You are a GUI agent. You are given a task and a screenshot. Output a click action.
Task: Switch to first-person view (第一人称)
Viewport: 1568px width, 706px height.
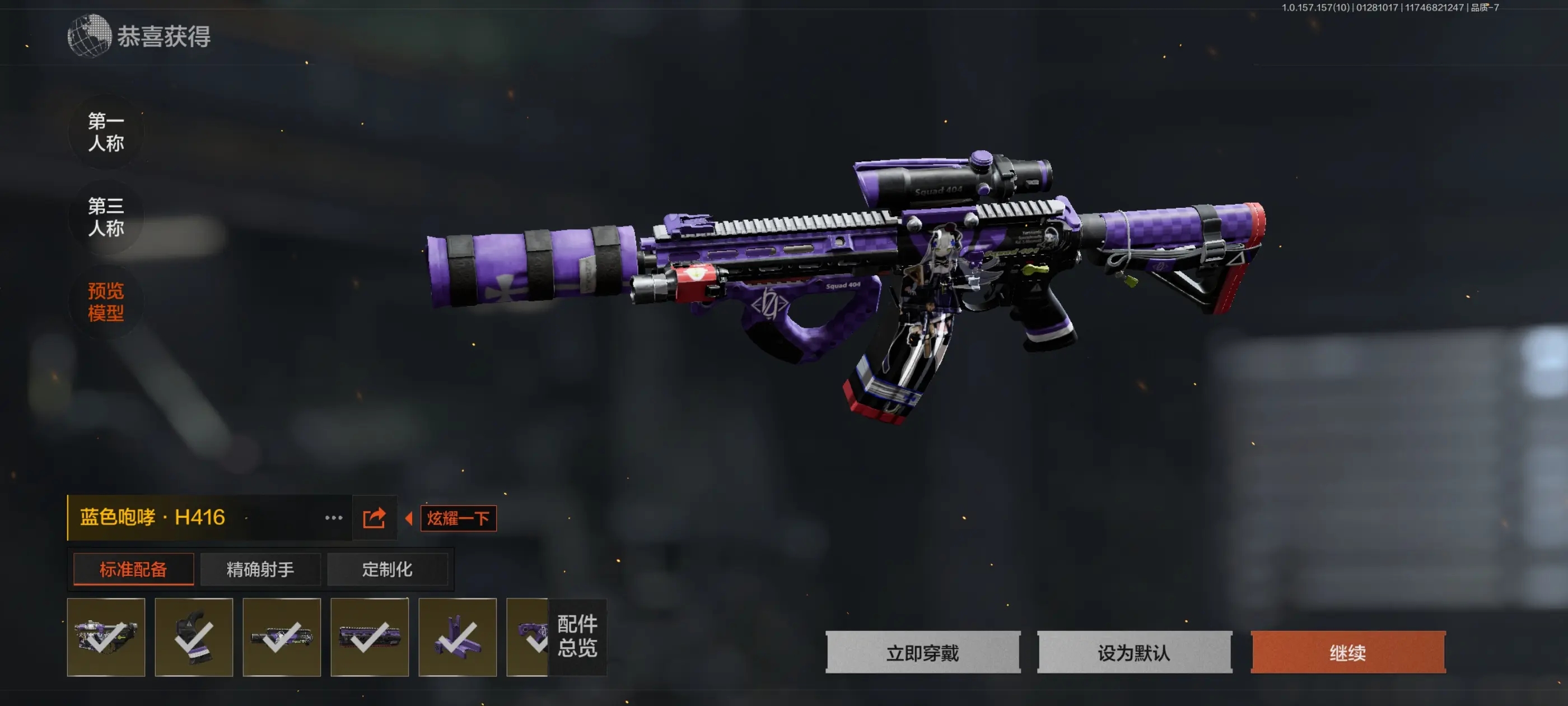pos(106,132)
